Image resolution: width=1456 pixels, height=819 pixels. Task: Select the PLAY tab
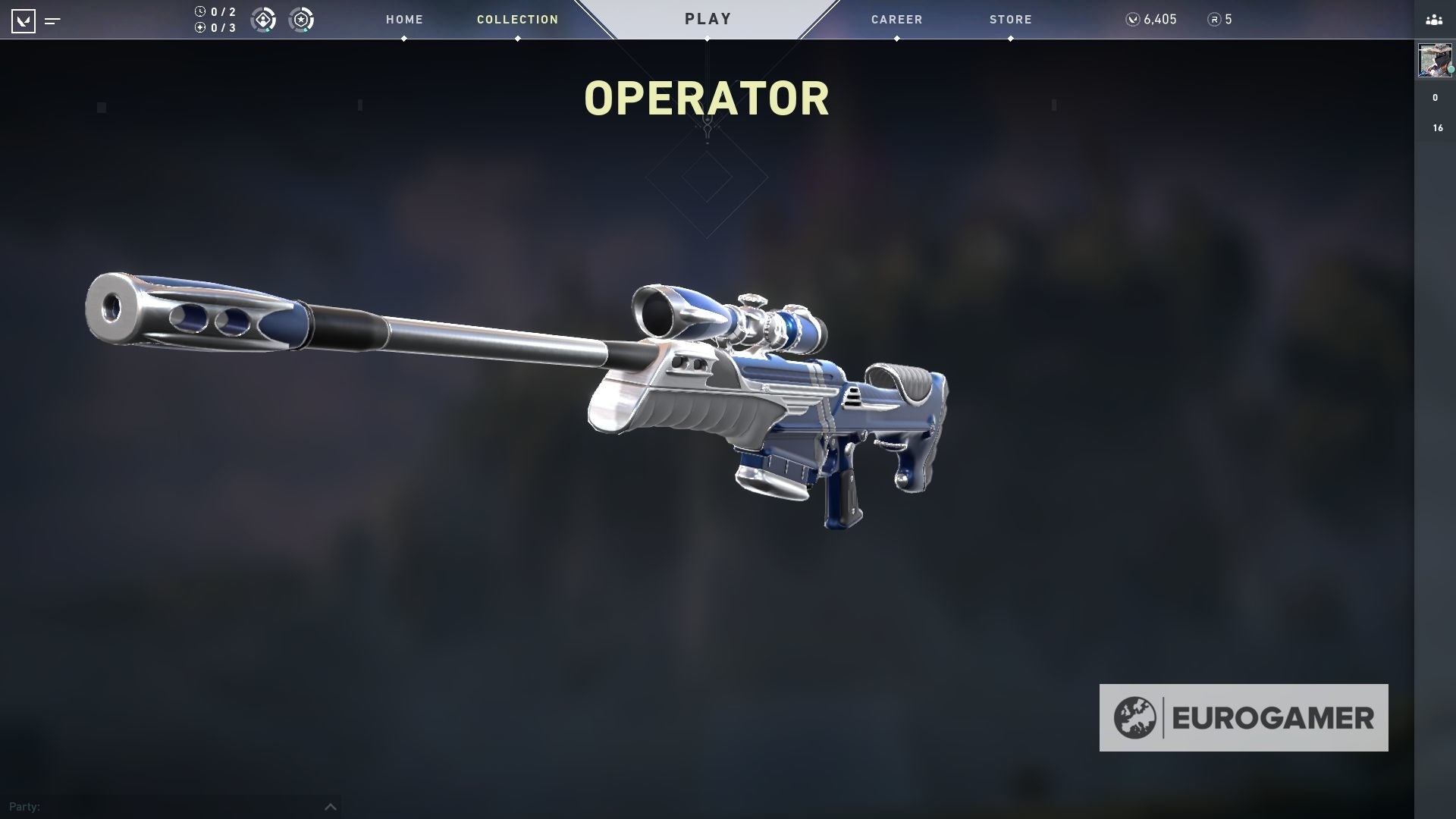click(707, 18)
